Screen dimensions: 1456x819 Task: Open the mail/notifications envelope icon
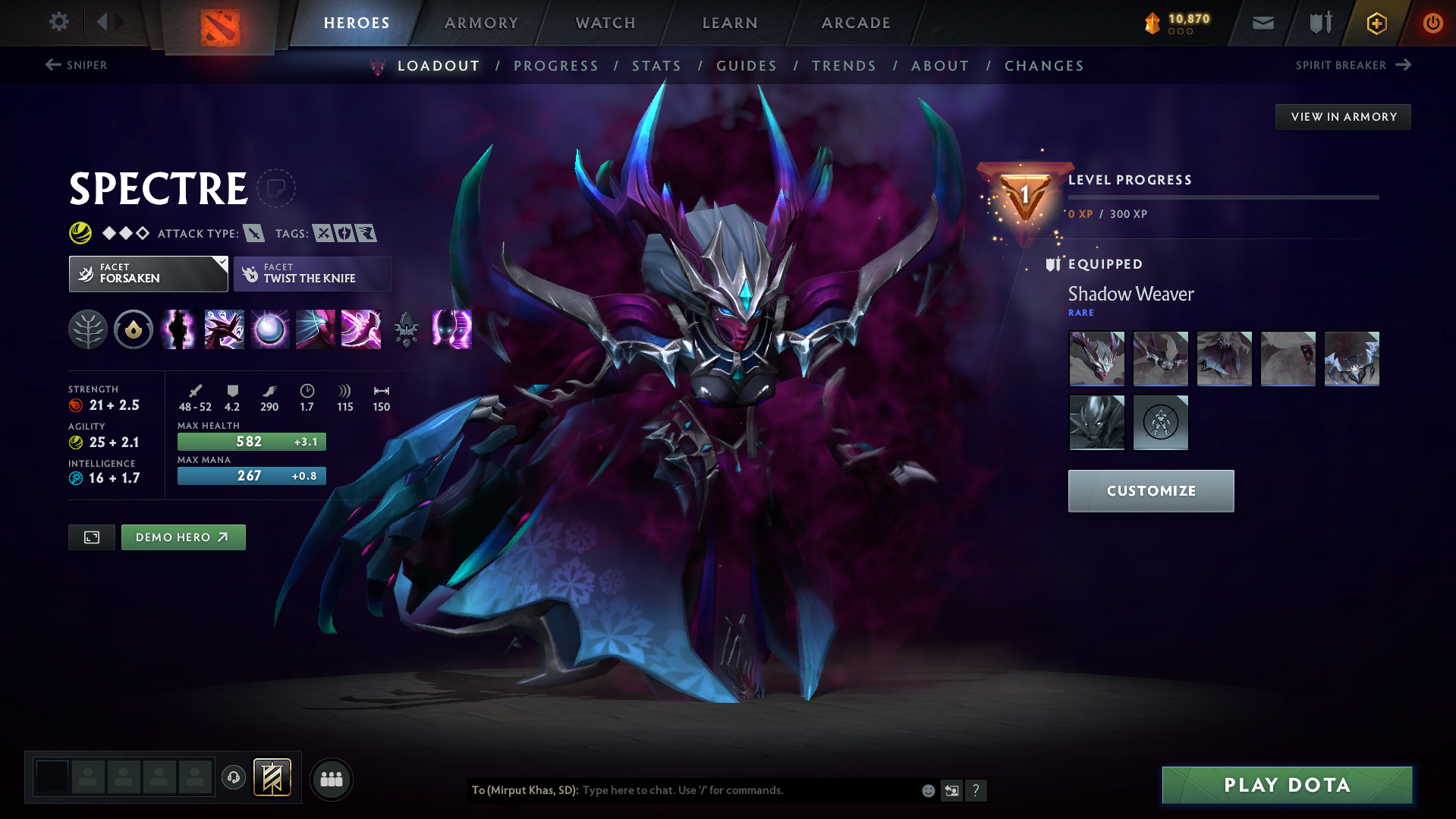point(1262,23)
